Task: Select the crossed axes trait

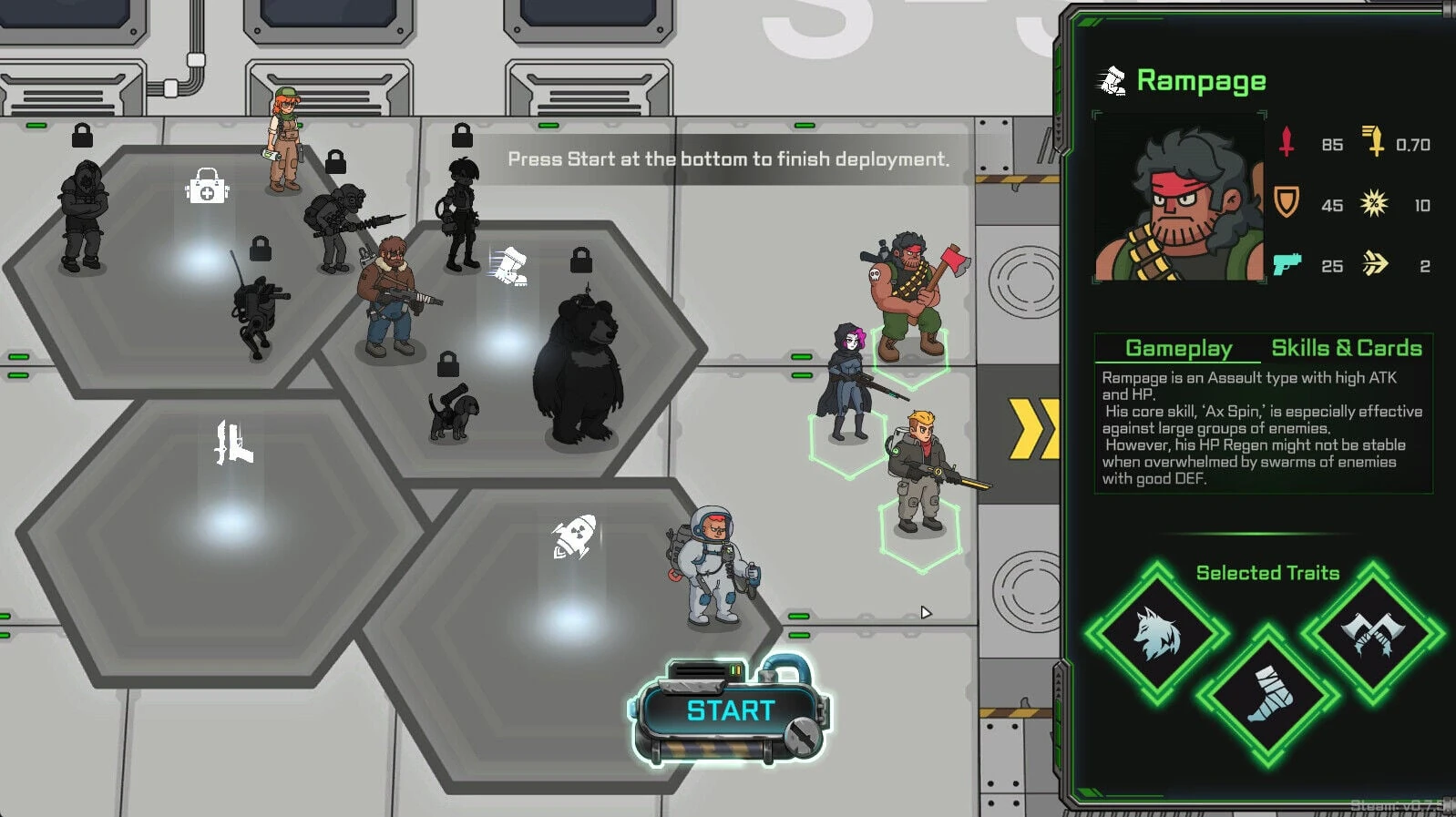Action: click(1372, 632)
